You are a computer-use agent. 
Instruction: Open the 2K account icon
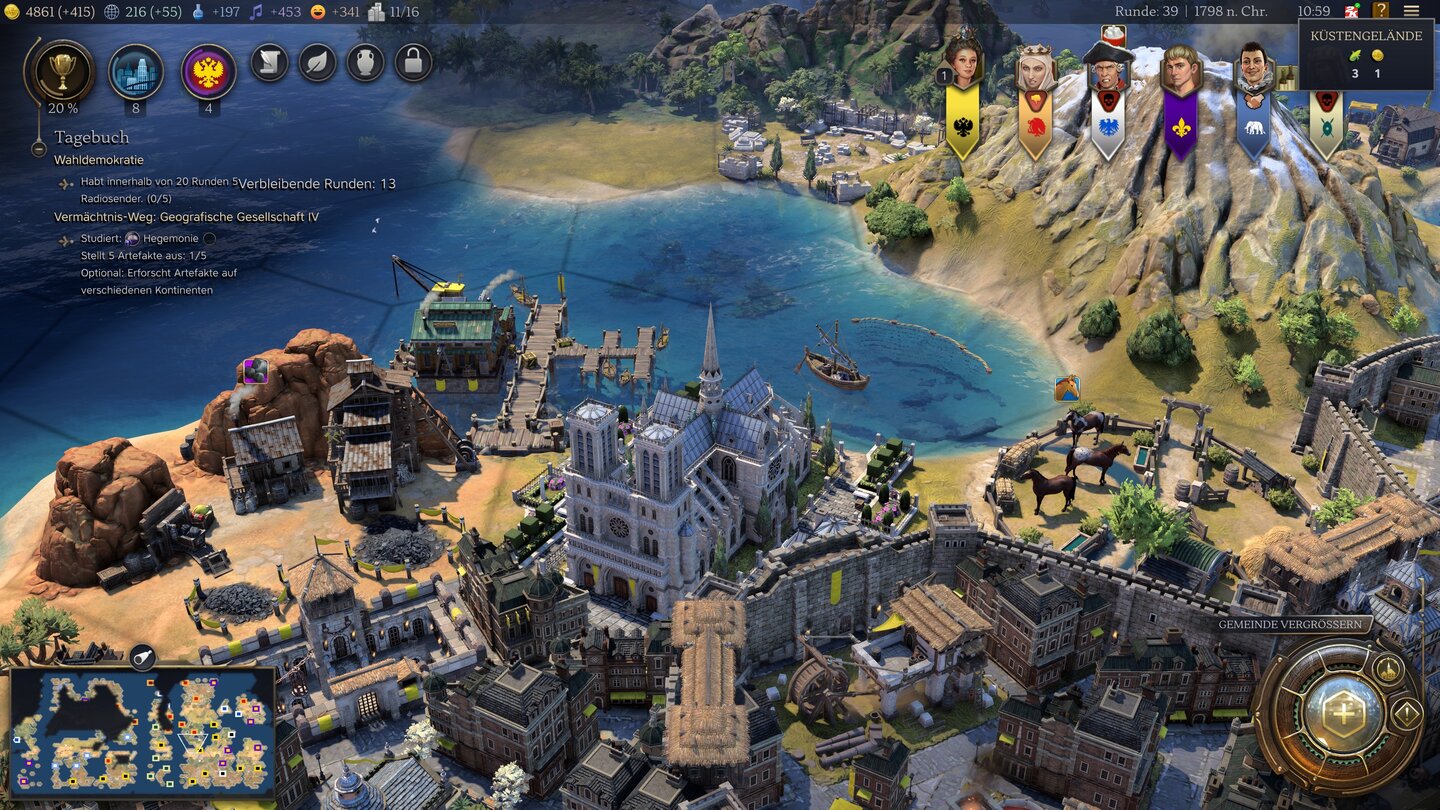(1352, 11)
